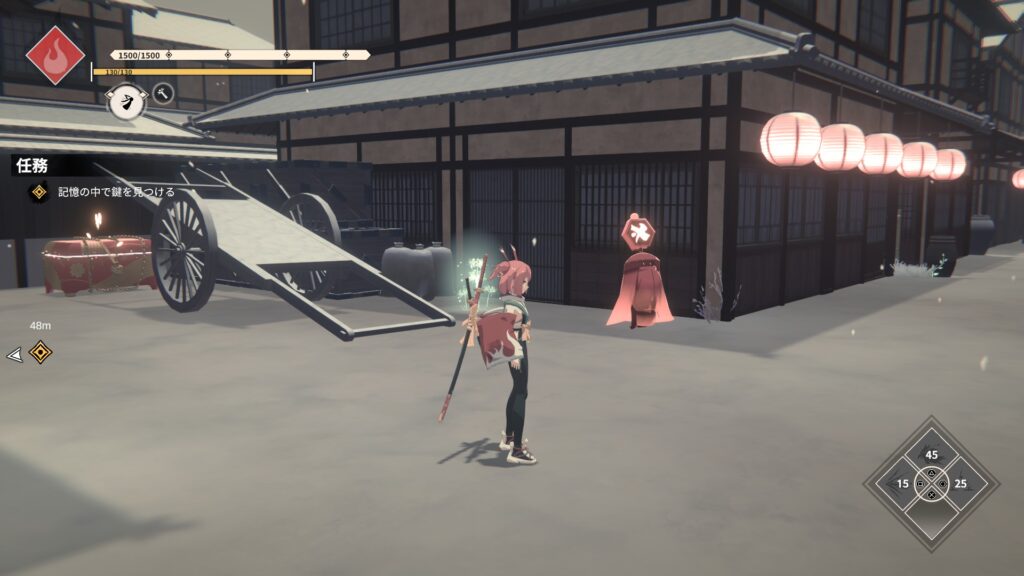Click the red flame diamond emblem
Image resolution: width=1024 pixels, height=576 pixels.
click(x=55, y=54)
